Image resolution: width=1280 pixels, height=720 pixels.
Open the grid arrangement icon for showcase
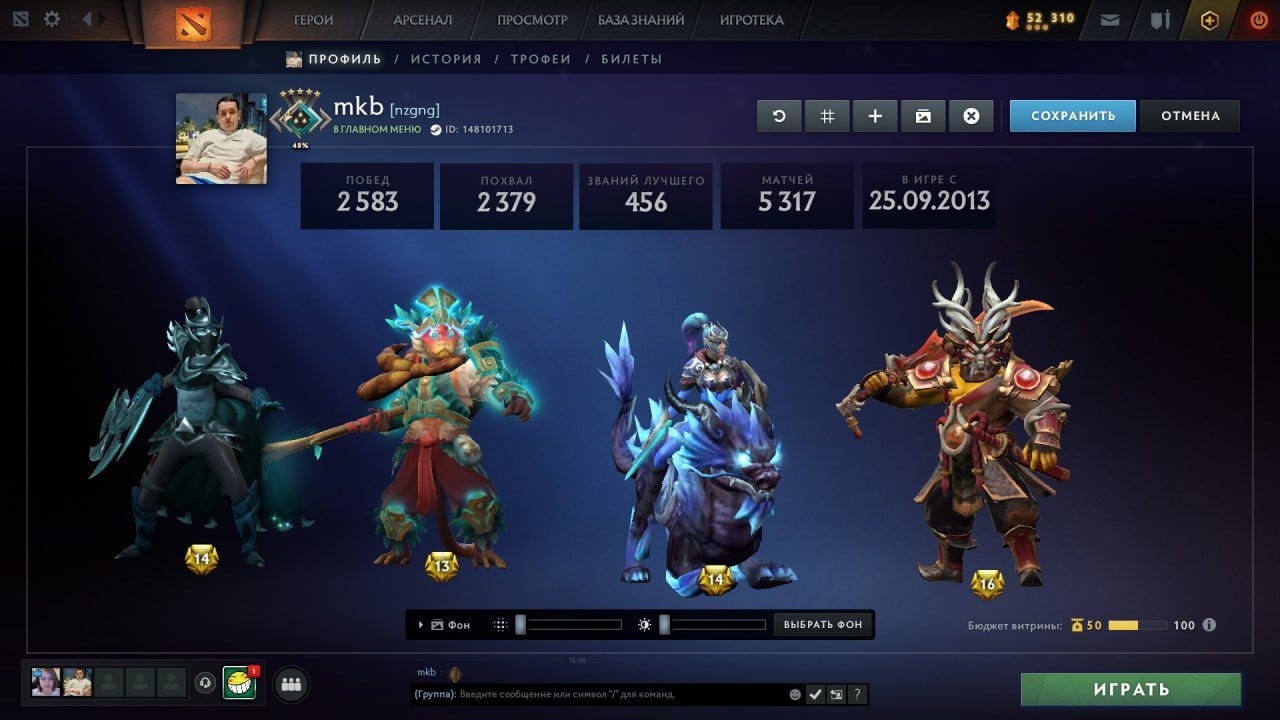[x=827, y=115]
